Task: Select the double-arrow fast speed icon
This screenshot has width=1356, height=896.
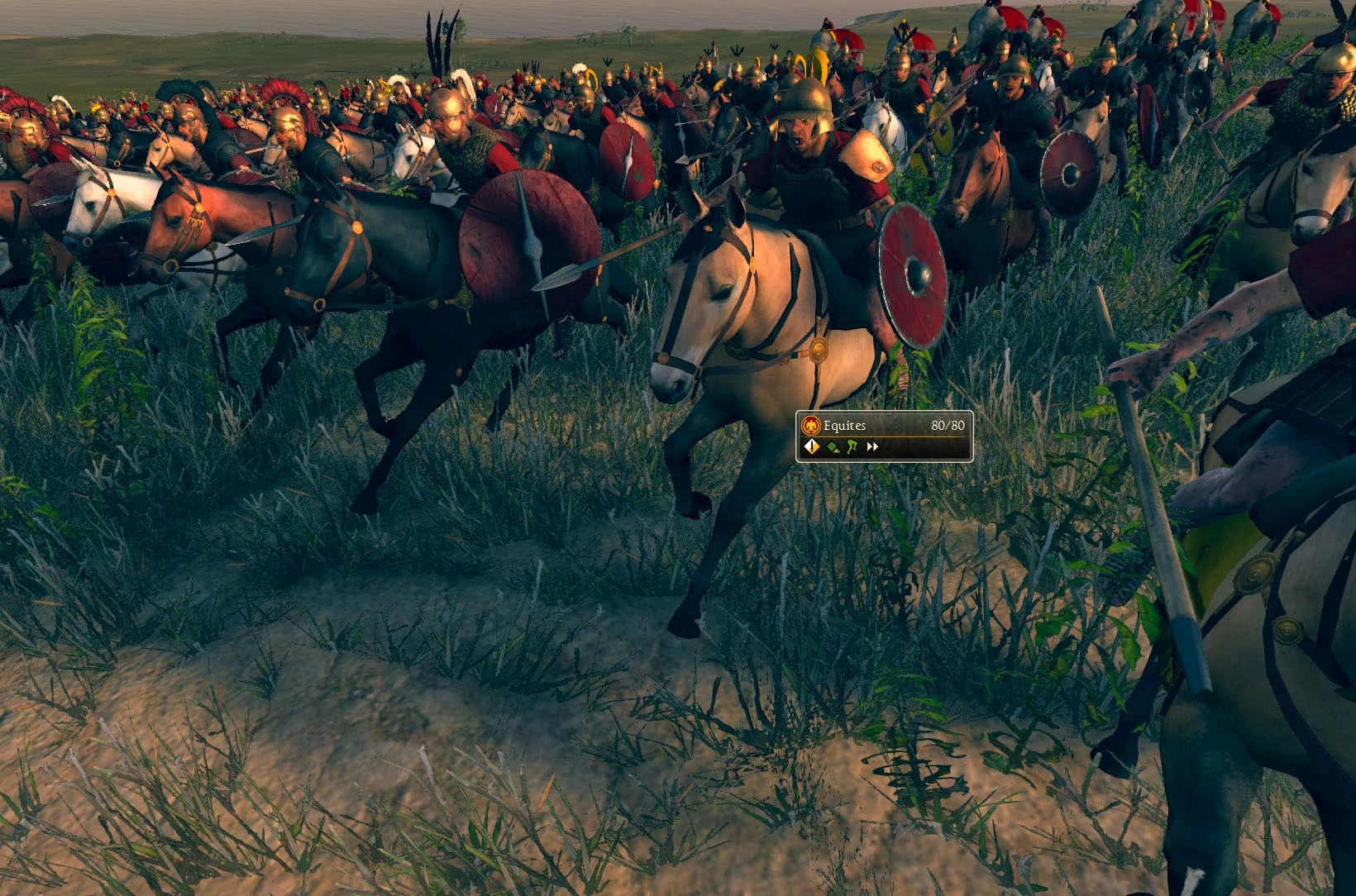Action: click(x=872, y=446)
